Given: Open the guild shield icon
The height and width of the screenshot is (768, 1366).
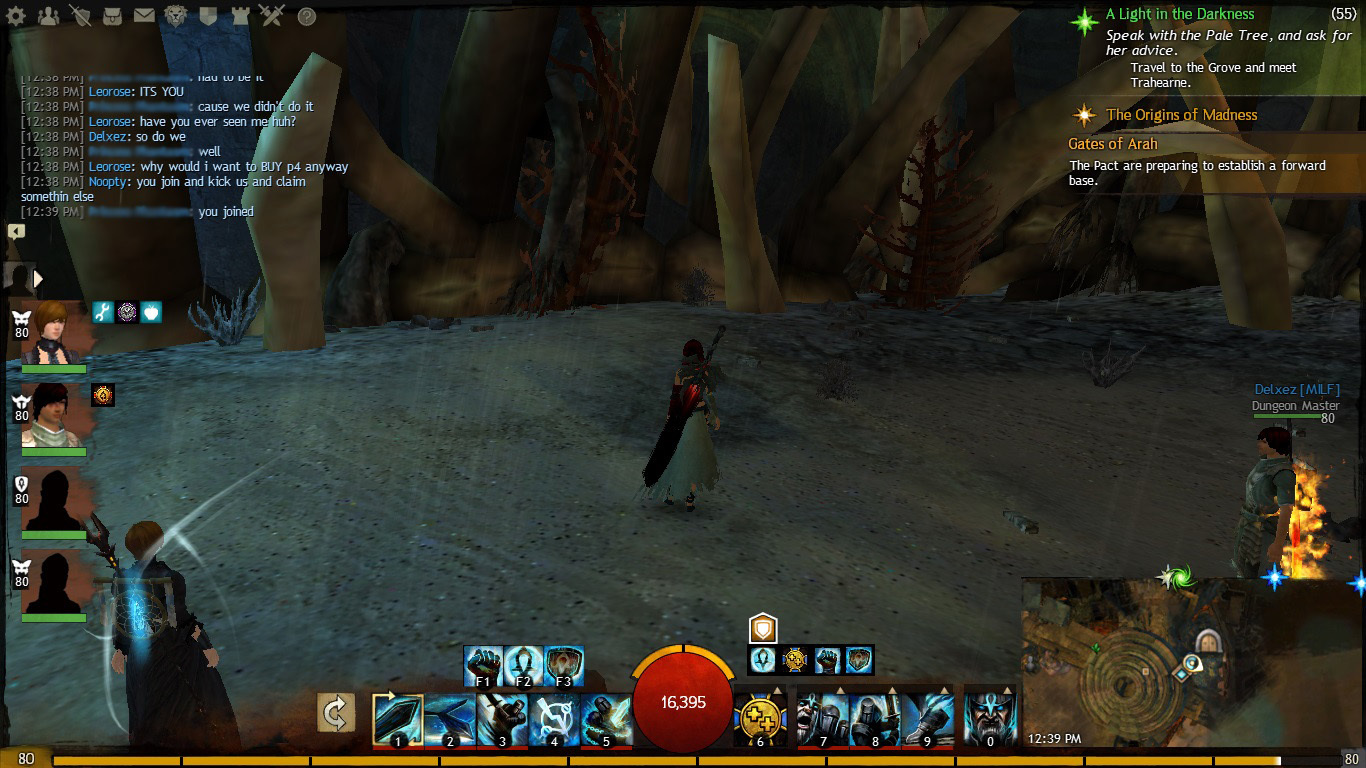Looking at the screenshot, I should pyautogui.click(x=208, y=16).
